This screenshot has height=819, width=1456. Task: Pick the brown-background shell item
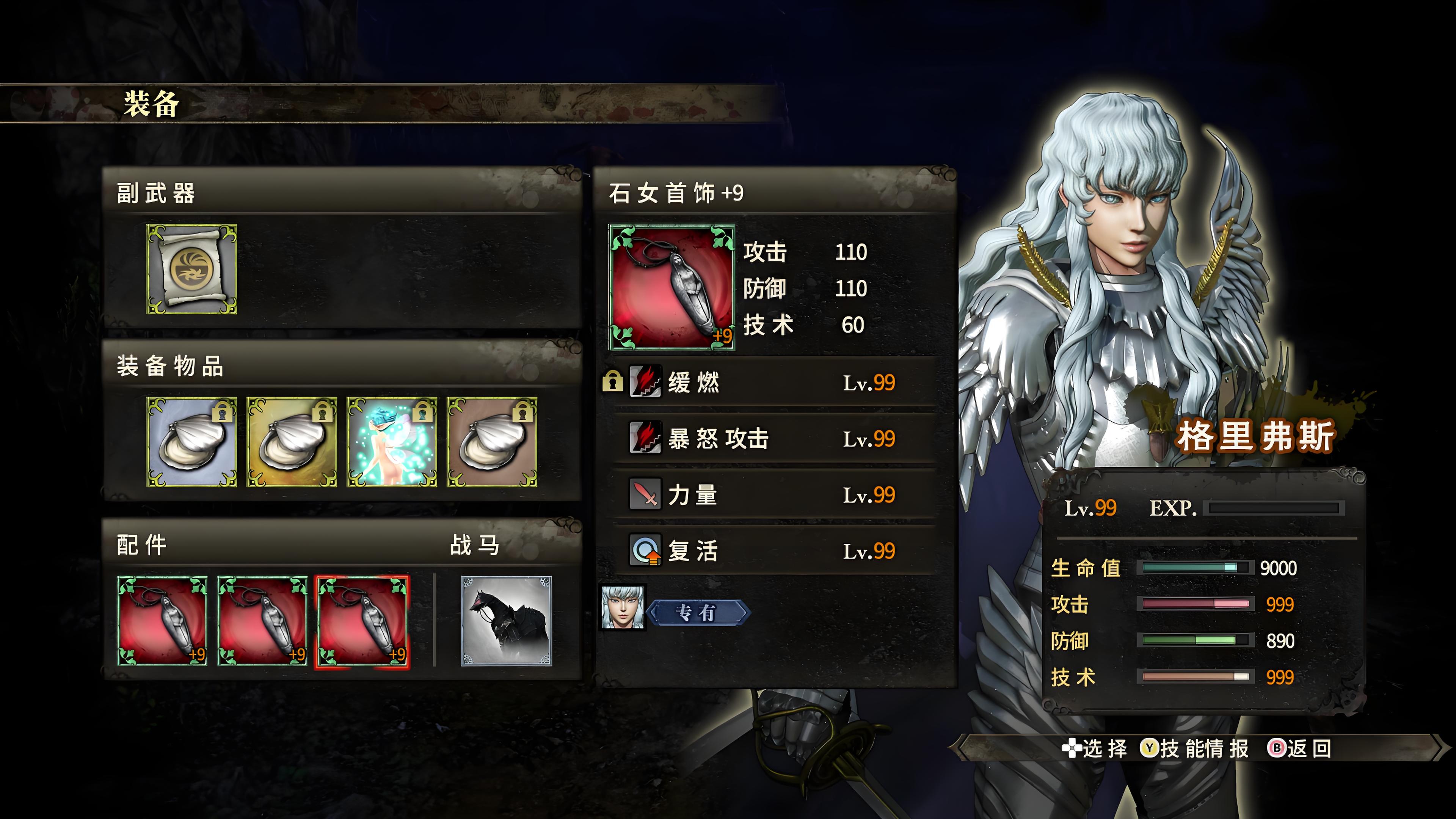(492, 442)
